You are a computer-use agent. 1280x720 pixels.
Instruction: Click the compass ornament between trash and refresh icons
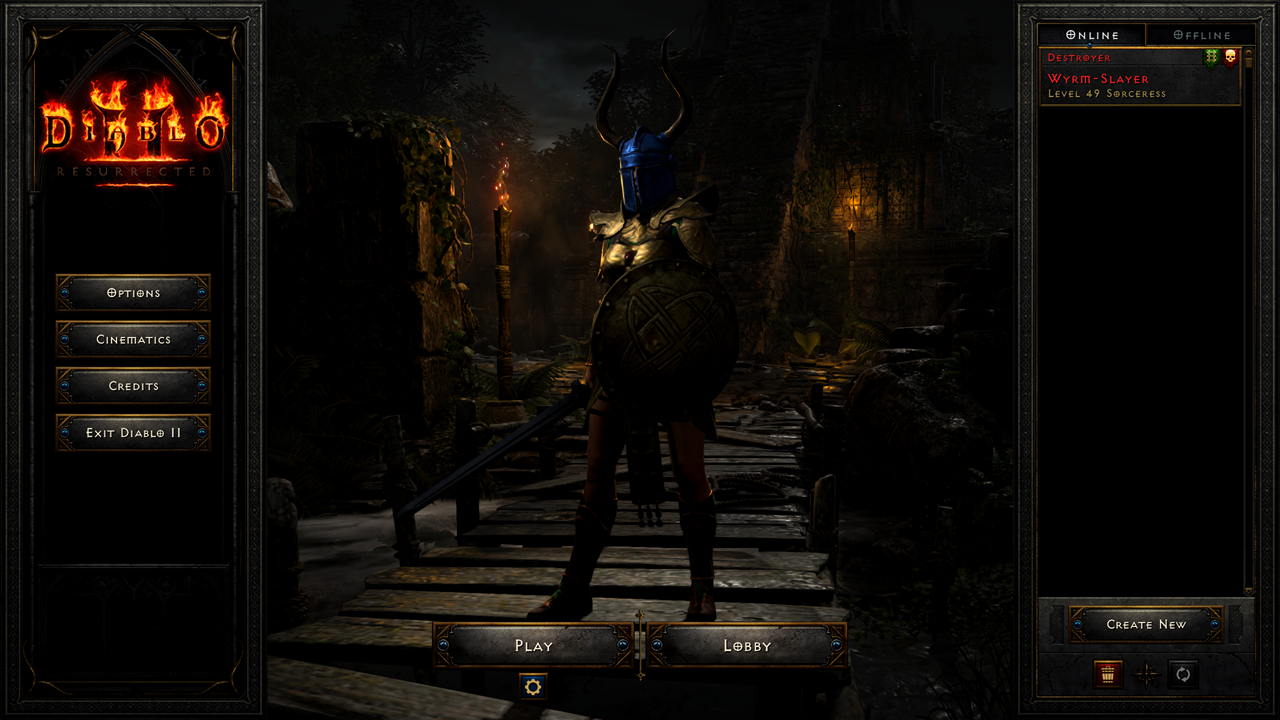click(x=1144, y=675)
